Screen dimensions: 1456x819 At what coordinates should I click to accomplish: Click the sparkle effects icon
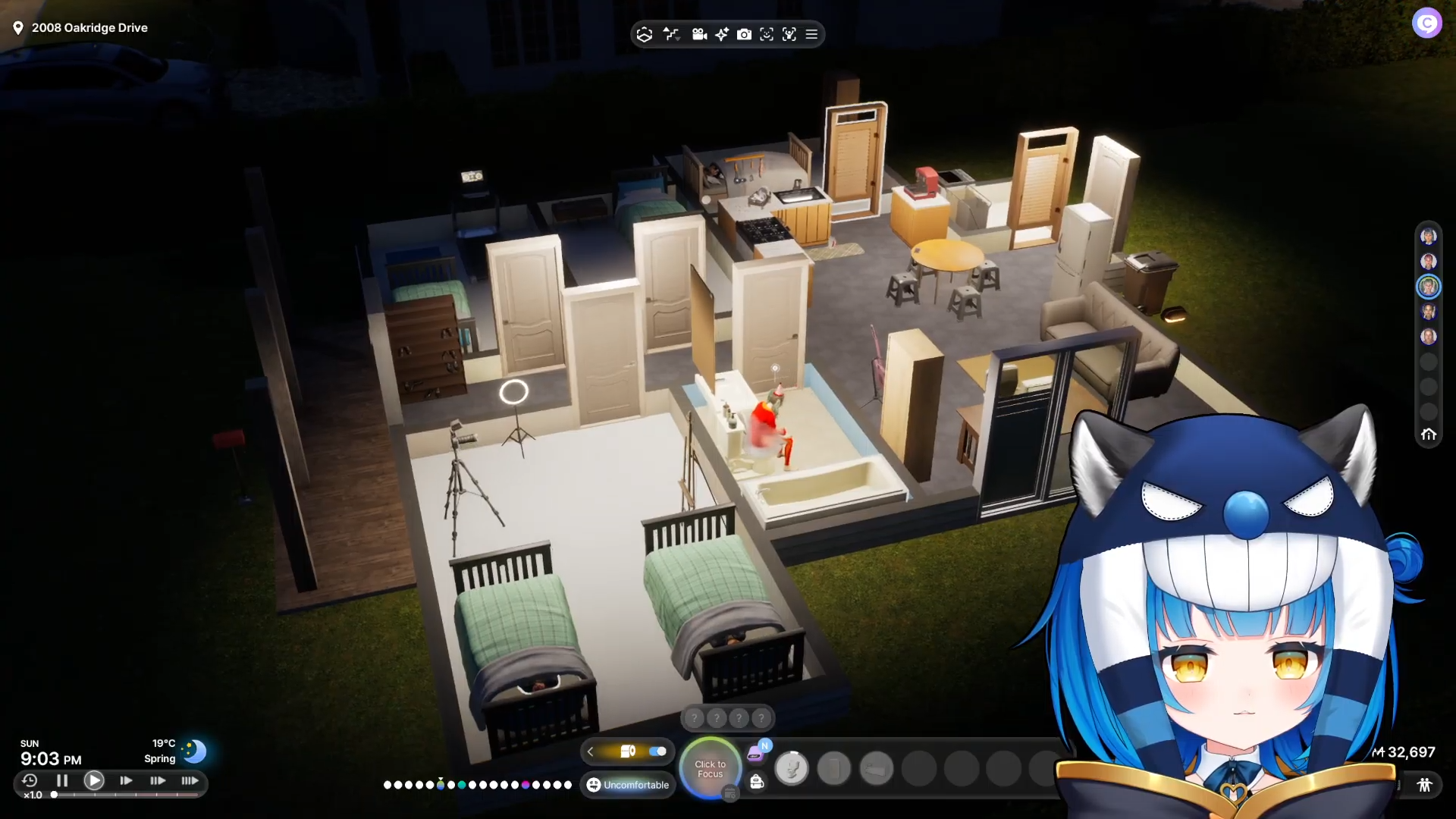(721, 34)
